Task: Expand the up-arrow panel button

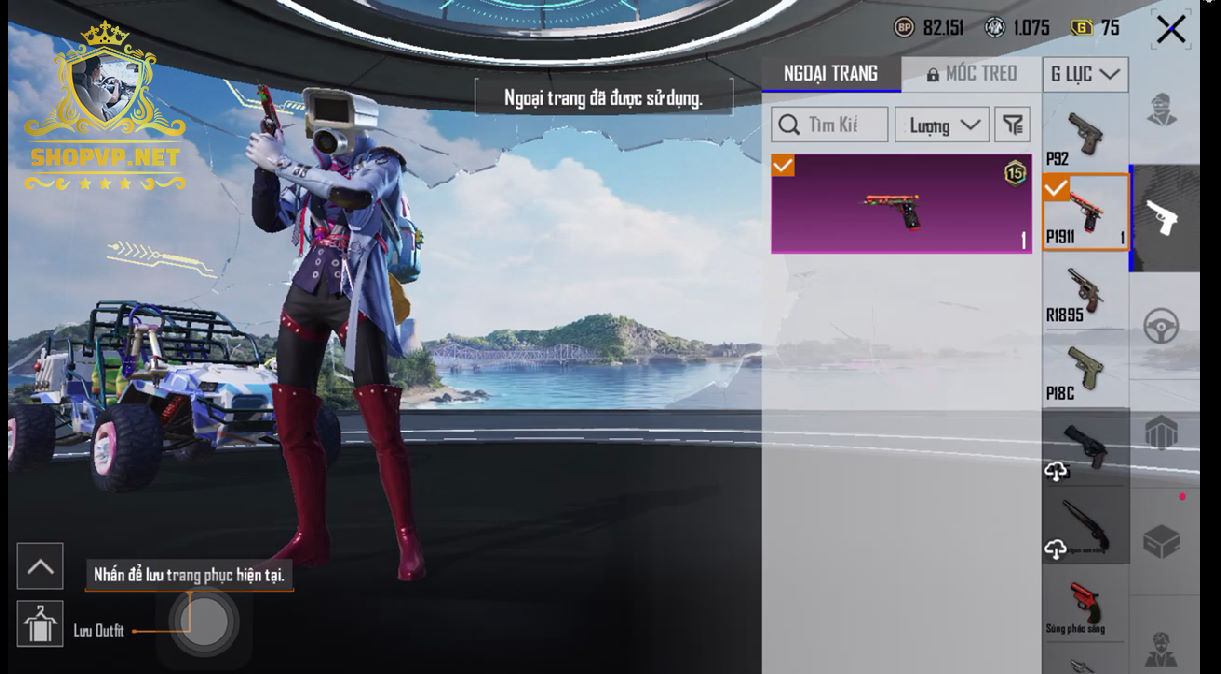Action: (40, 567)
